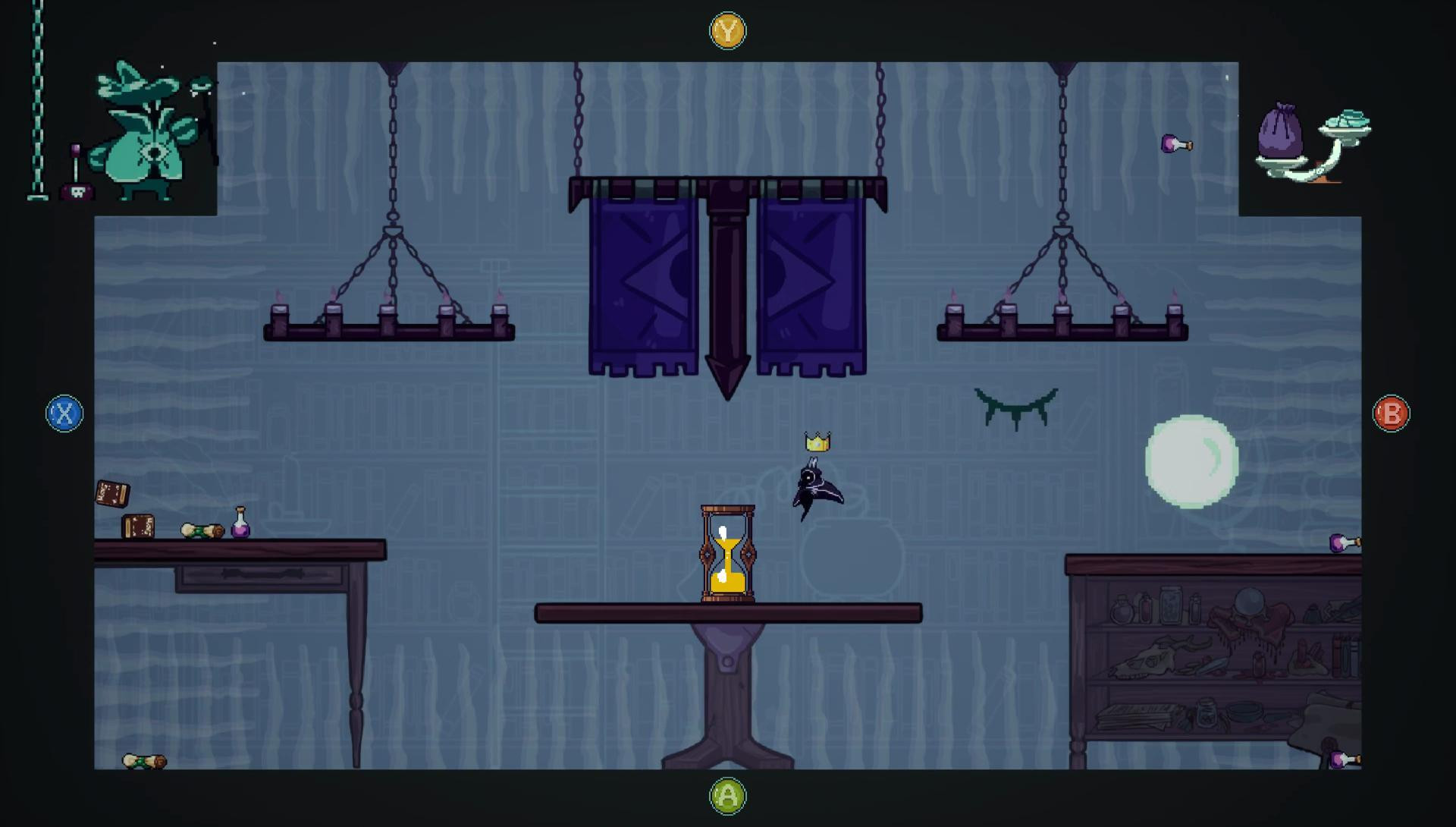Click the teal gems on the scale tray

(1348, 118)
